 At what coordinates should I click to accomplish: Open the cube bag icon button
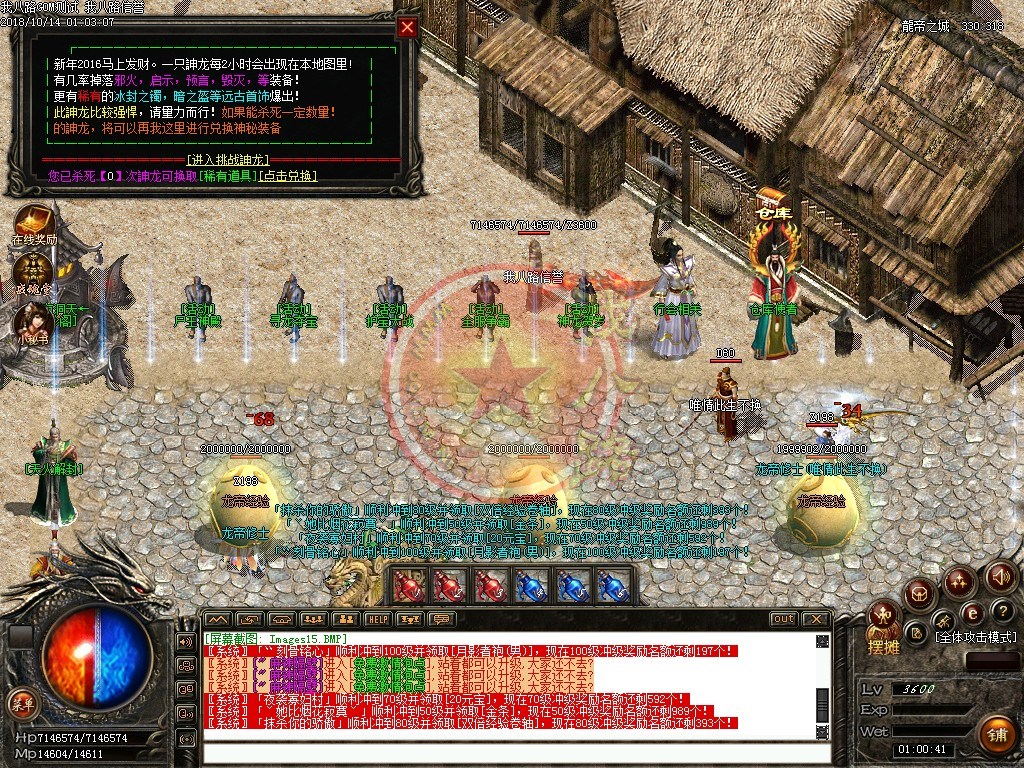[918, 594]
